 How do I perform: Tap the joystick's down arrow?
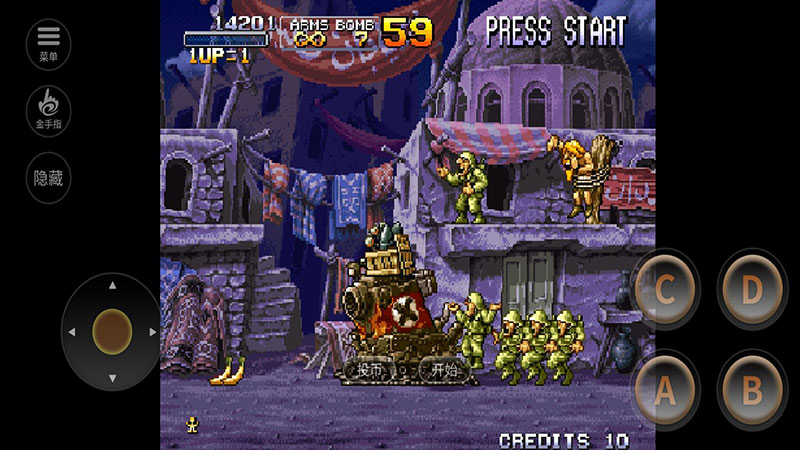112,377
